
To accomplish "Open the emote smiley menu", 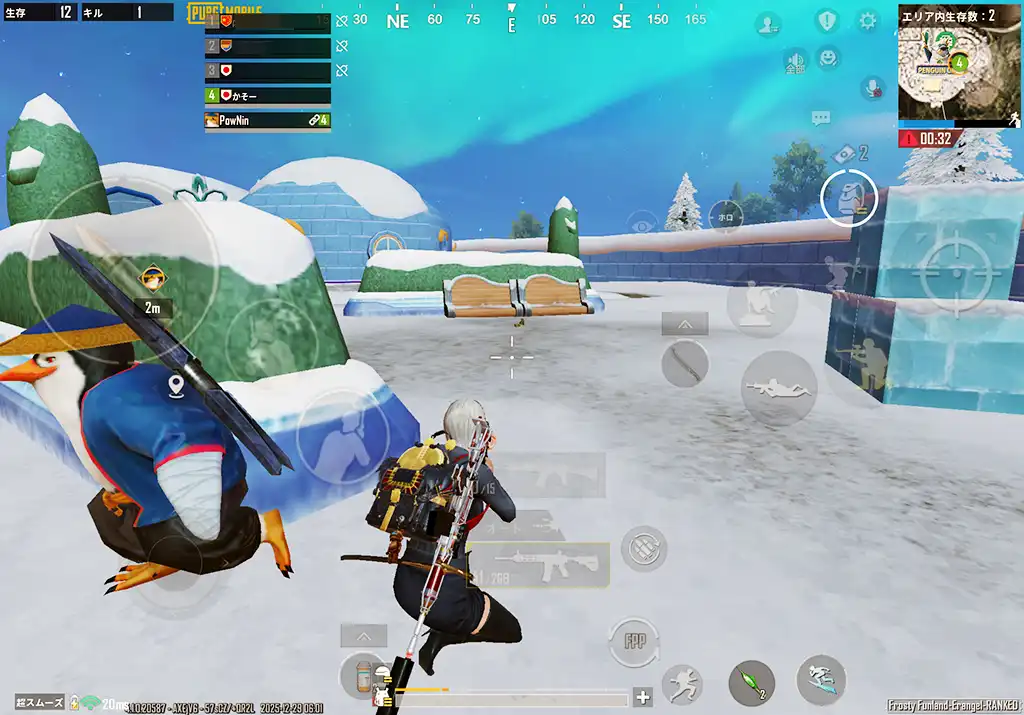I will [x=828, y=58].
